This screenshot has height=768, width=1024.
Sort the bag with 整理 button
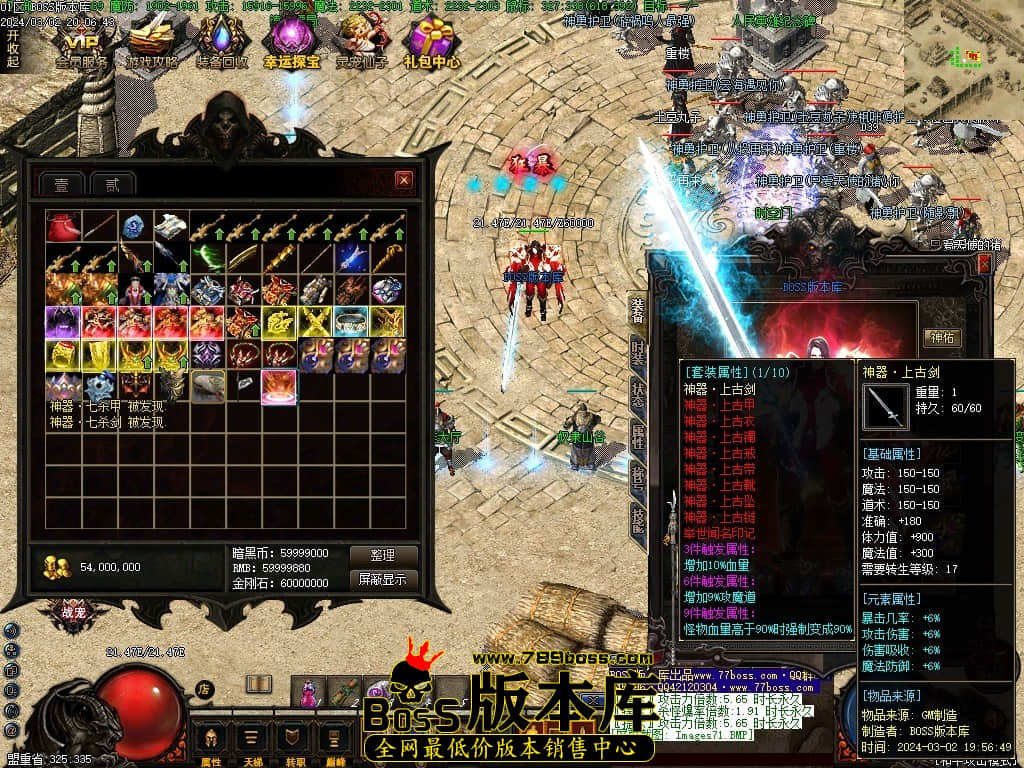point(381,555)
